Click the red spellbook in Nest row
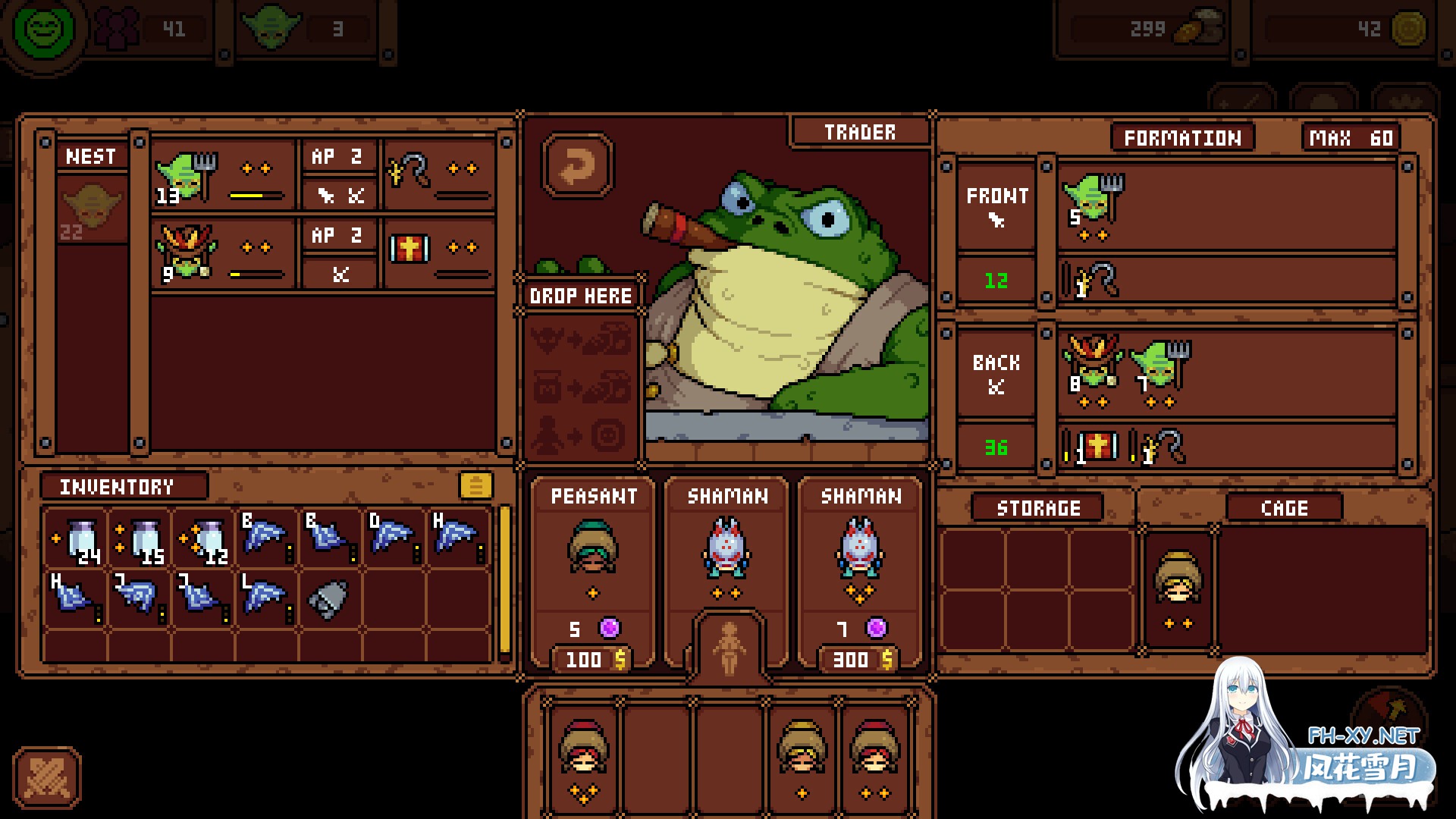Screen dimensions: 1456x819 [x=409, y=248]
